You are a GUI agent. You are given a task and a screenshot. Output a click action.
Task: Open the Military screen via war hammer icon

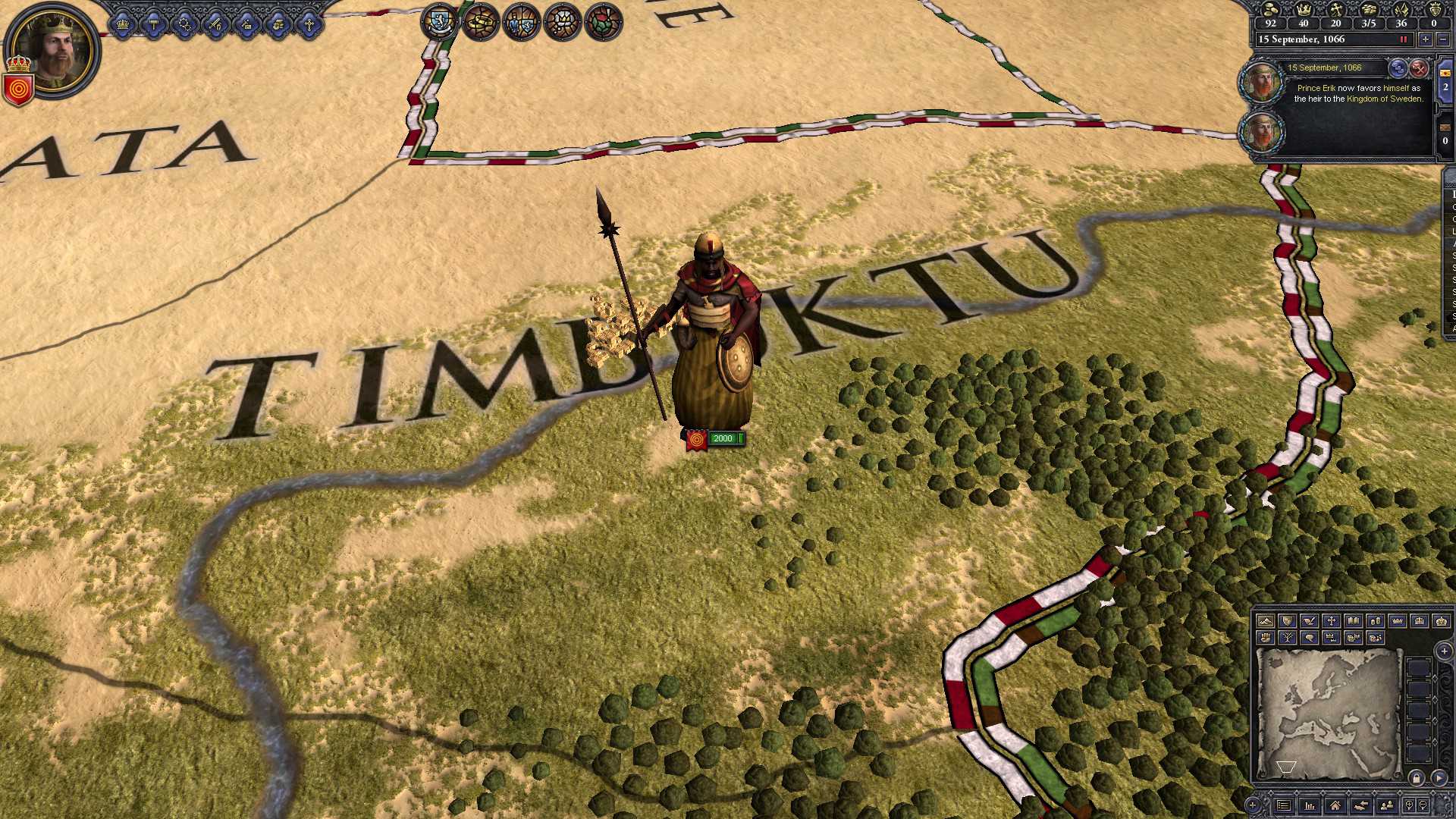point(154,24)
